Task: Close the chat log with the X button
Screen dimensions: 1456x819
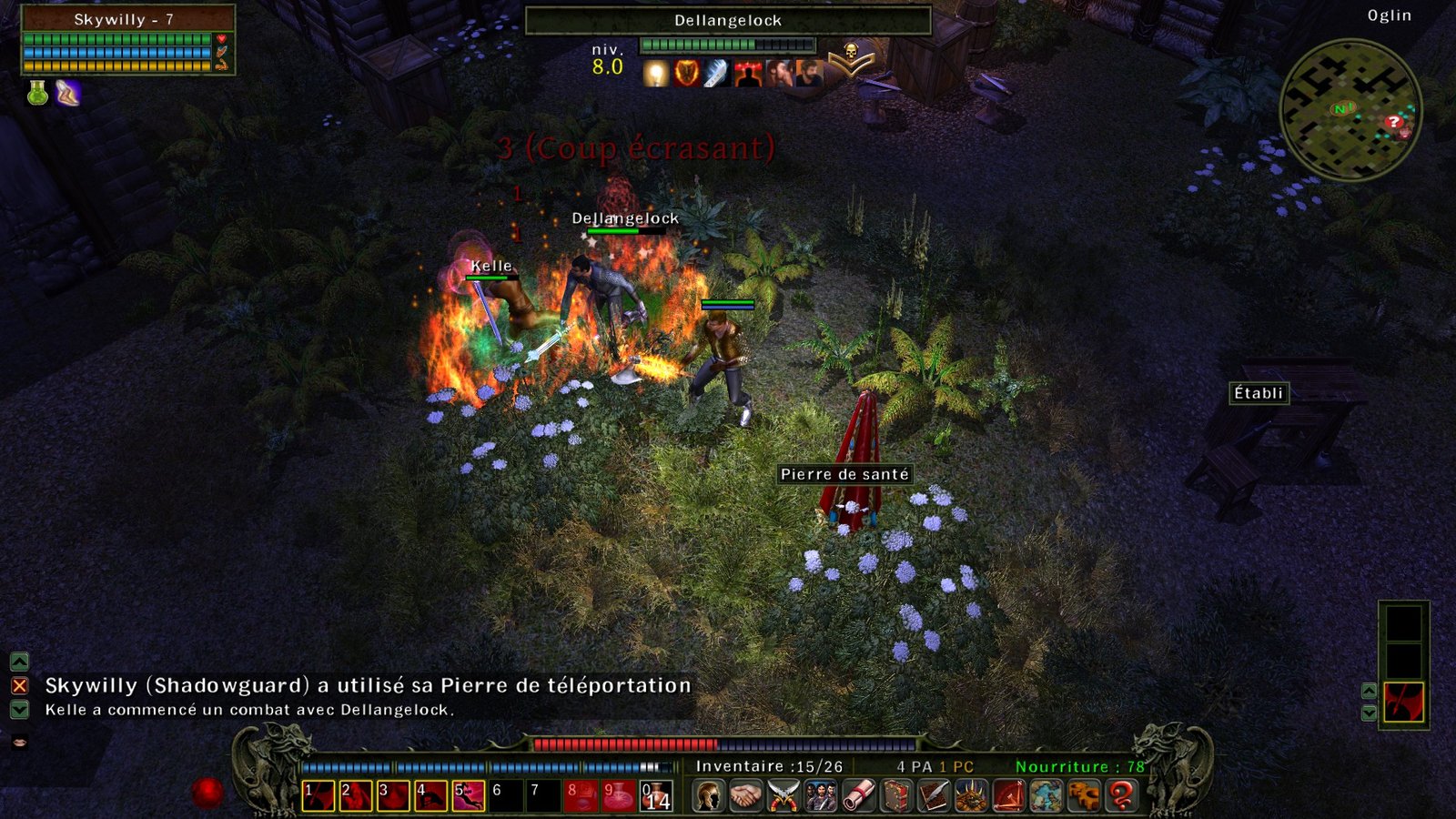Action: [19, 686]
